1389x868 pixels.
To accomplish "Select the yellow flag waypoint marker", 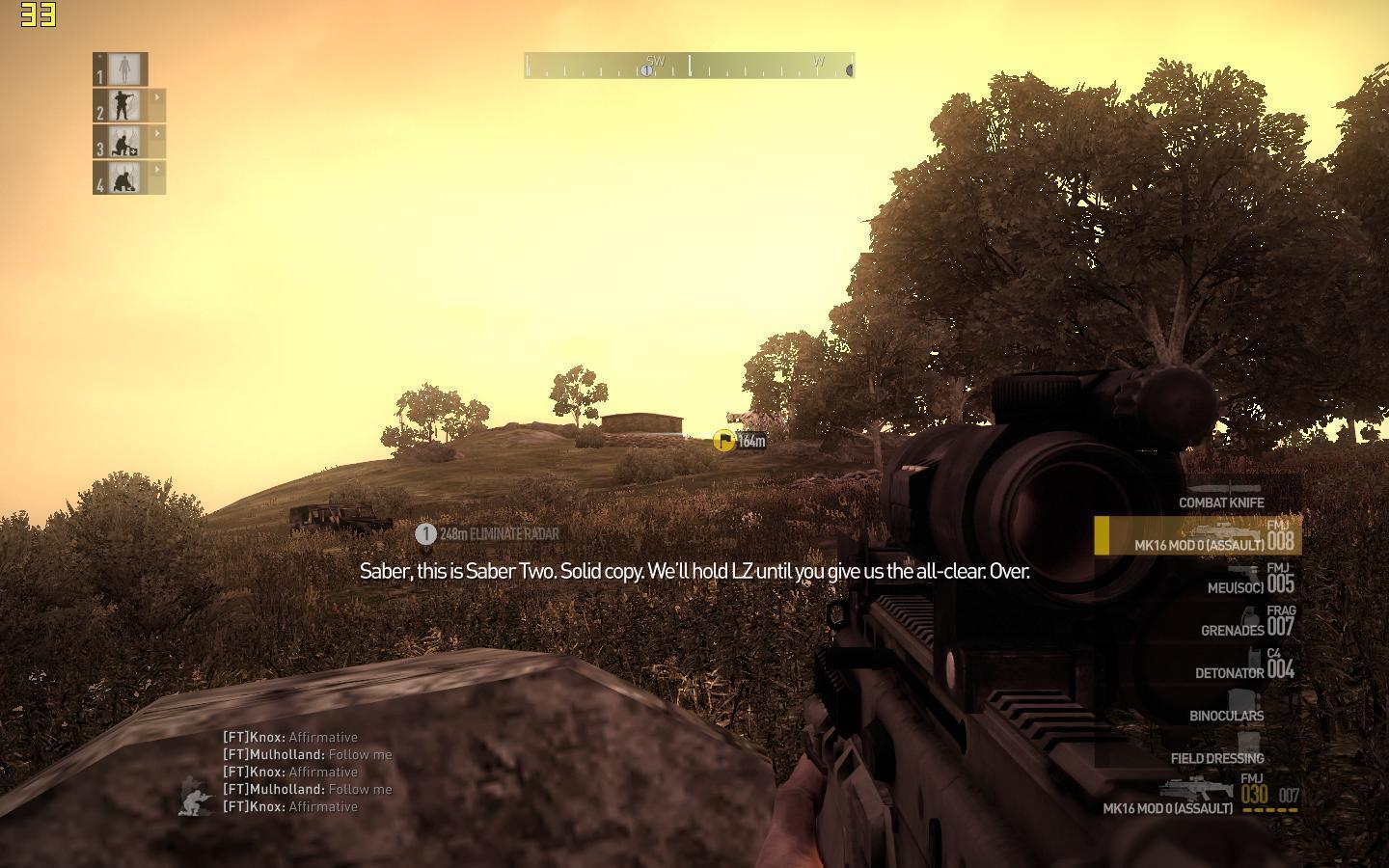I will pos(723,441).
